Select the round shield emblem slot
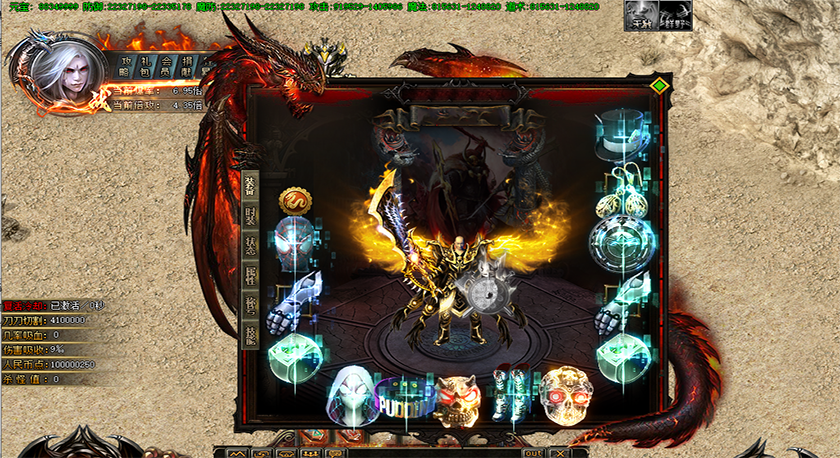 pos(622,242)
